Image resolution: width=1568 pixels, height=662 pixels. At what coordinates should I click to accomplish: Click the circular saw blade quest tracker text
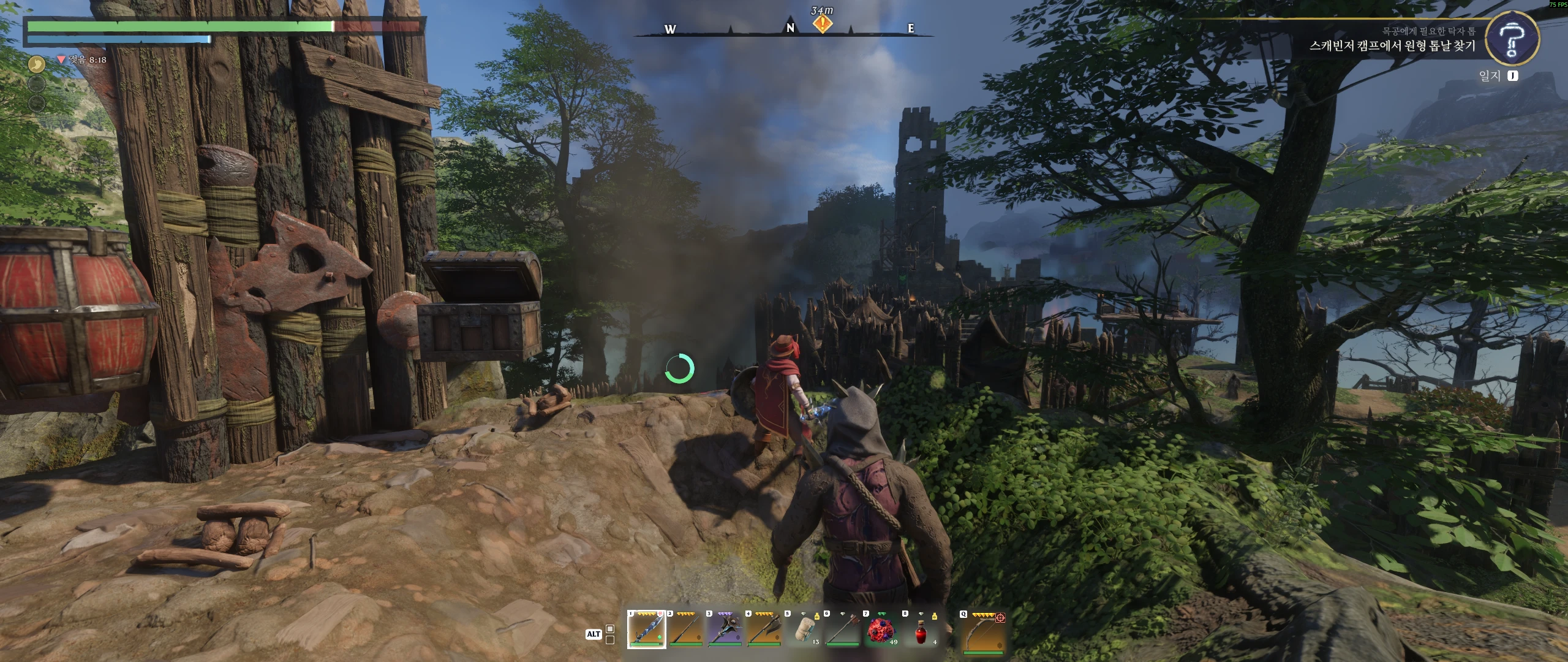coord(1392,46)
